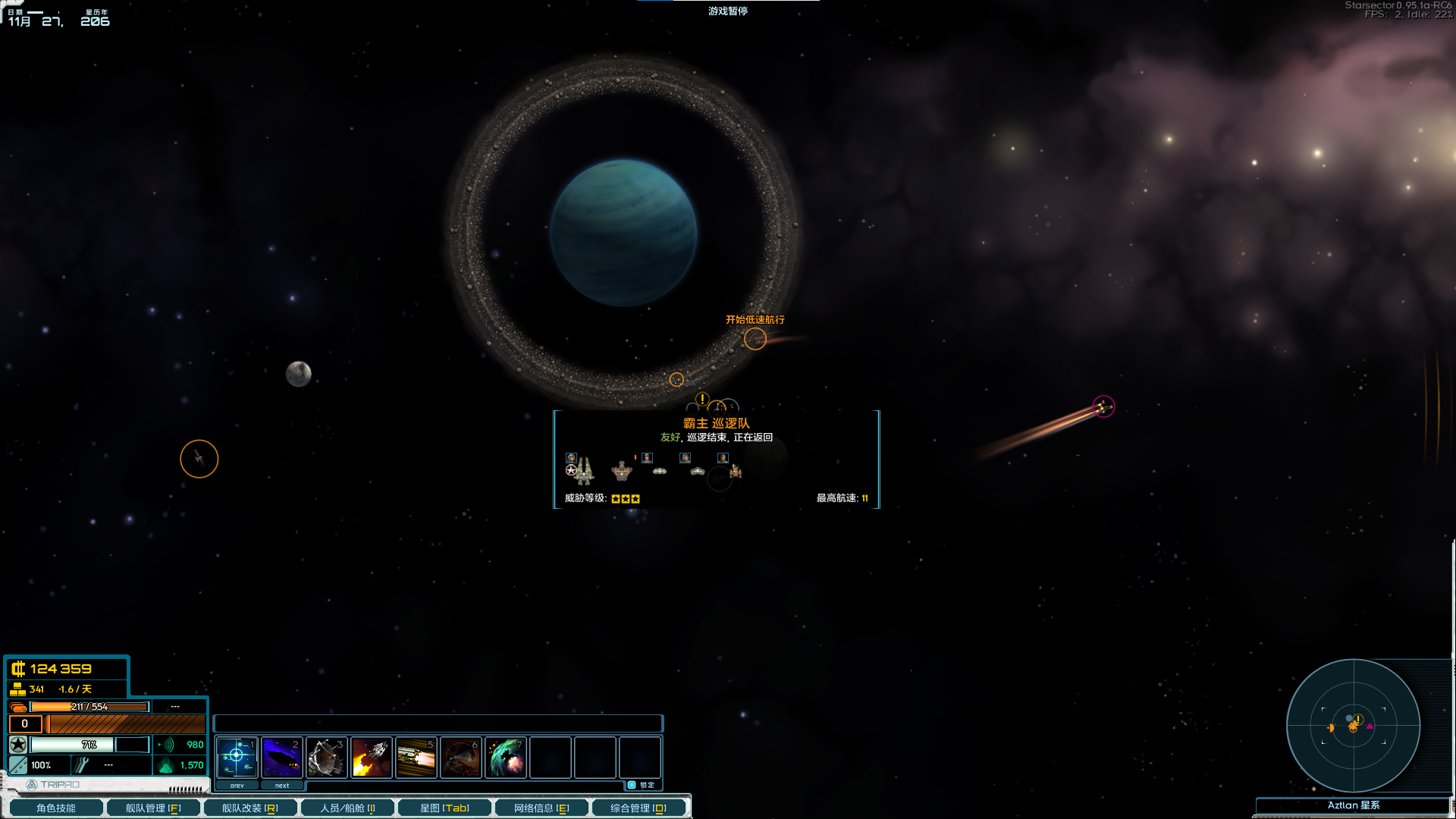Activate the rocket burn ability in slot 4
The width and height of the screenshot is (1456, 819).
pos(371,756)
